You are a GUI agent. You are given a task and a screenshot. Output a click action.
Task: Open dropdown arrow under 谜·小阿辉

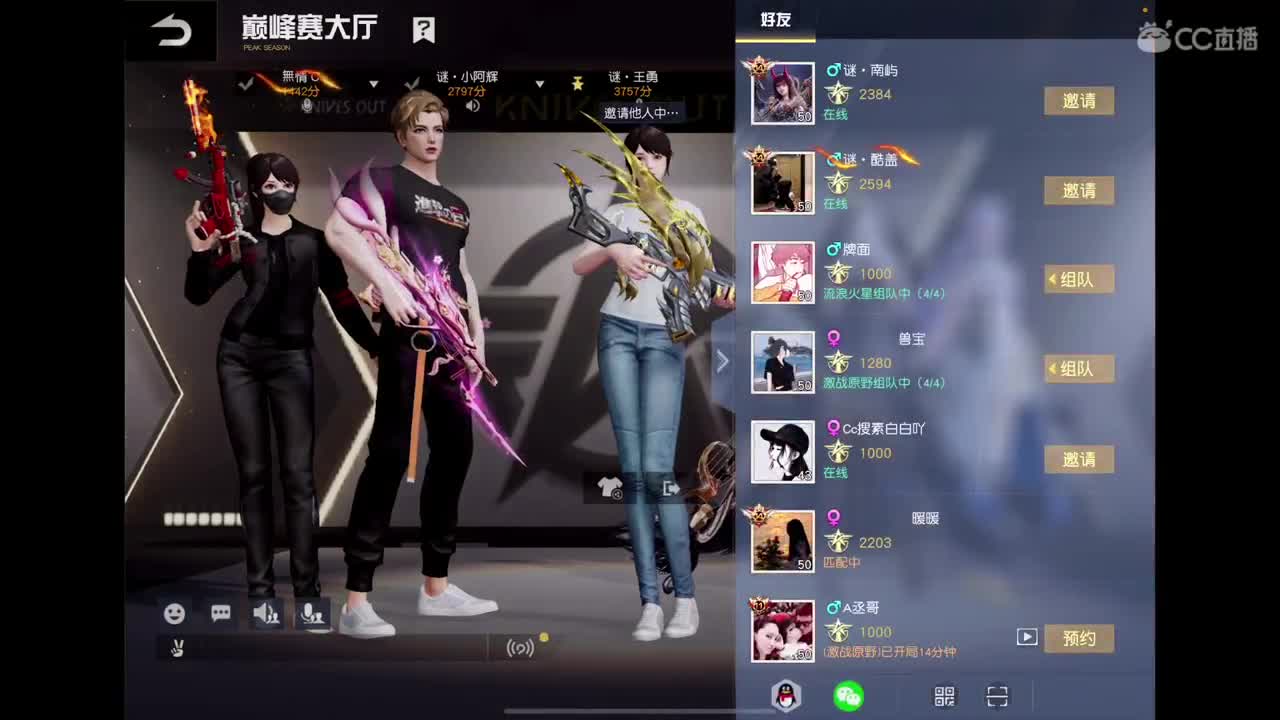click(541, 85)
